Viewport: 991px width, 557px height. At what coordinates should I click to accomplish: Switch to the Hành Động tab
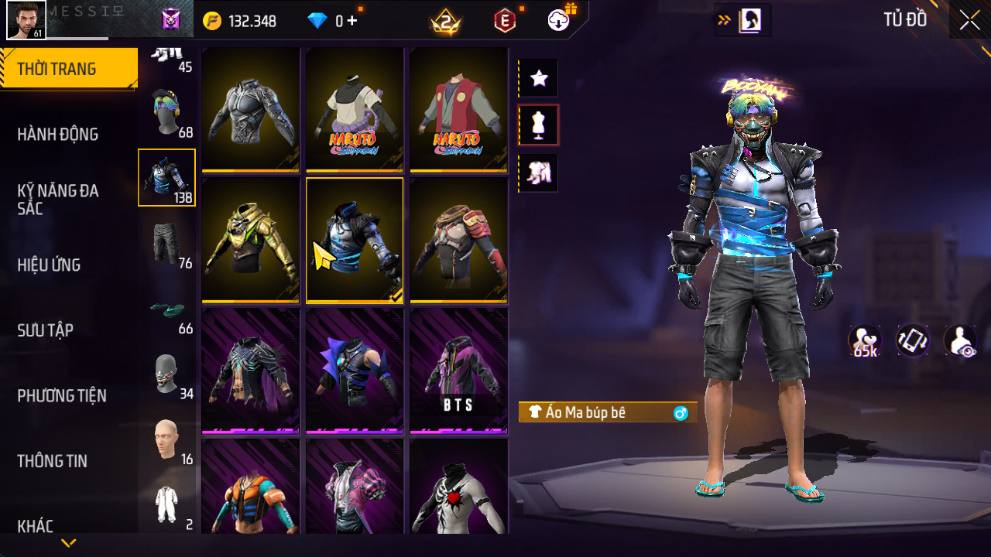[x=58, y=134]
